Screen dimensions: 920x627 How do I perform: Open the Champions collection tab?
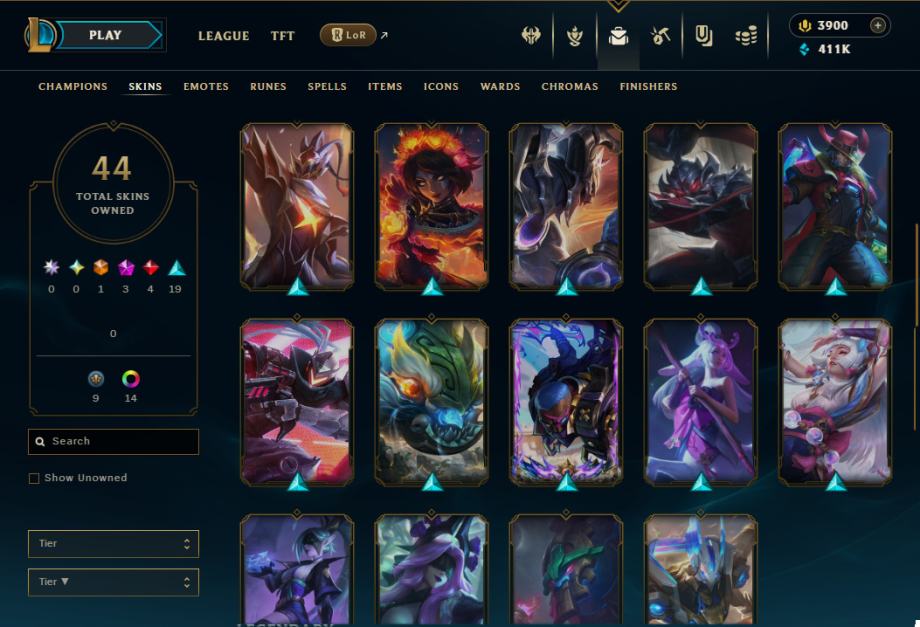pos(73,87)
